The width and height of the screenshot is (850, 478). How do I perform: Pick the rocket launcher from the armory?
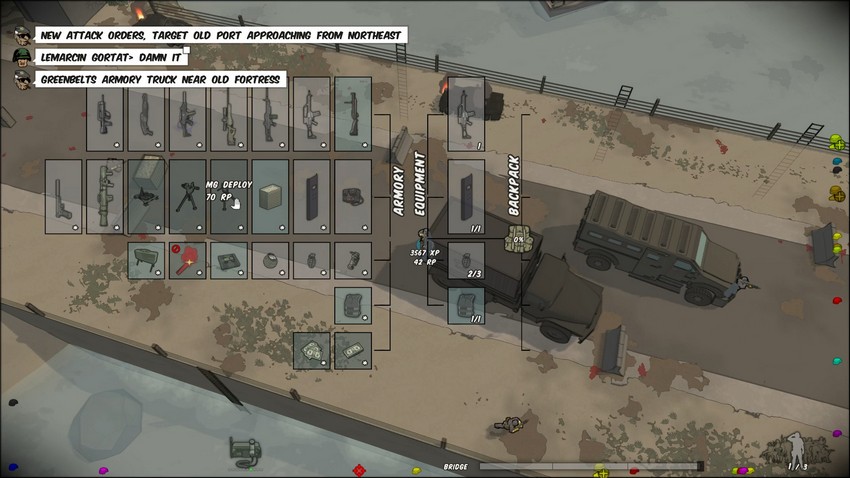click(x=105, y=196)
